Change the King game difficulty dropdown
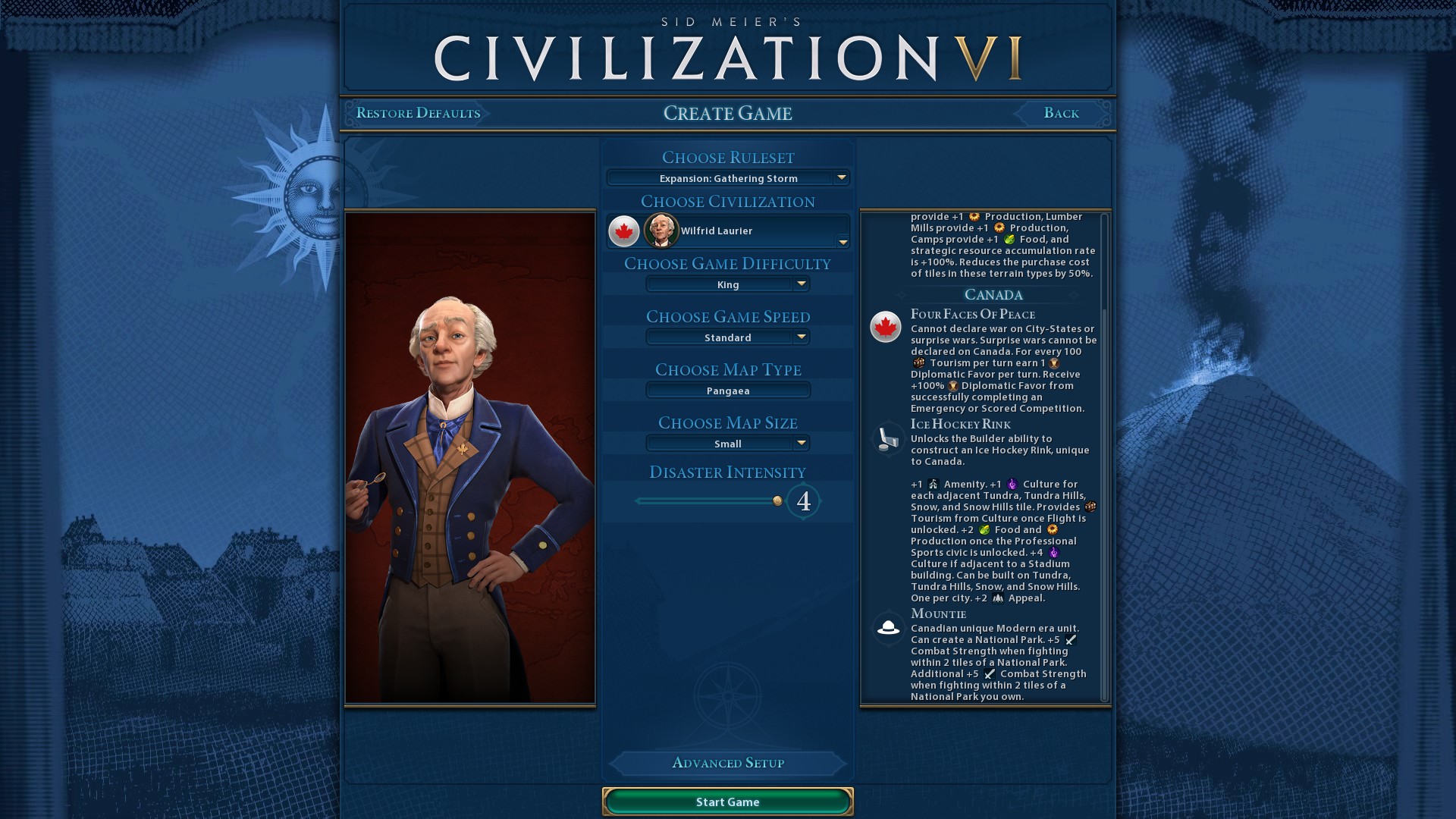The width and height of the screenshot is (1456, 819). (727, 284)
